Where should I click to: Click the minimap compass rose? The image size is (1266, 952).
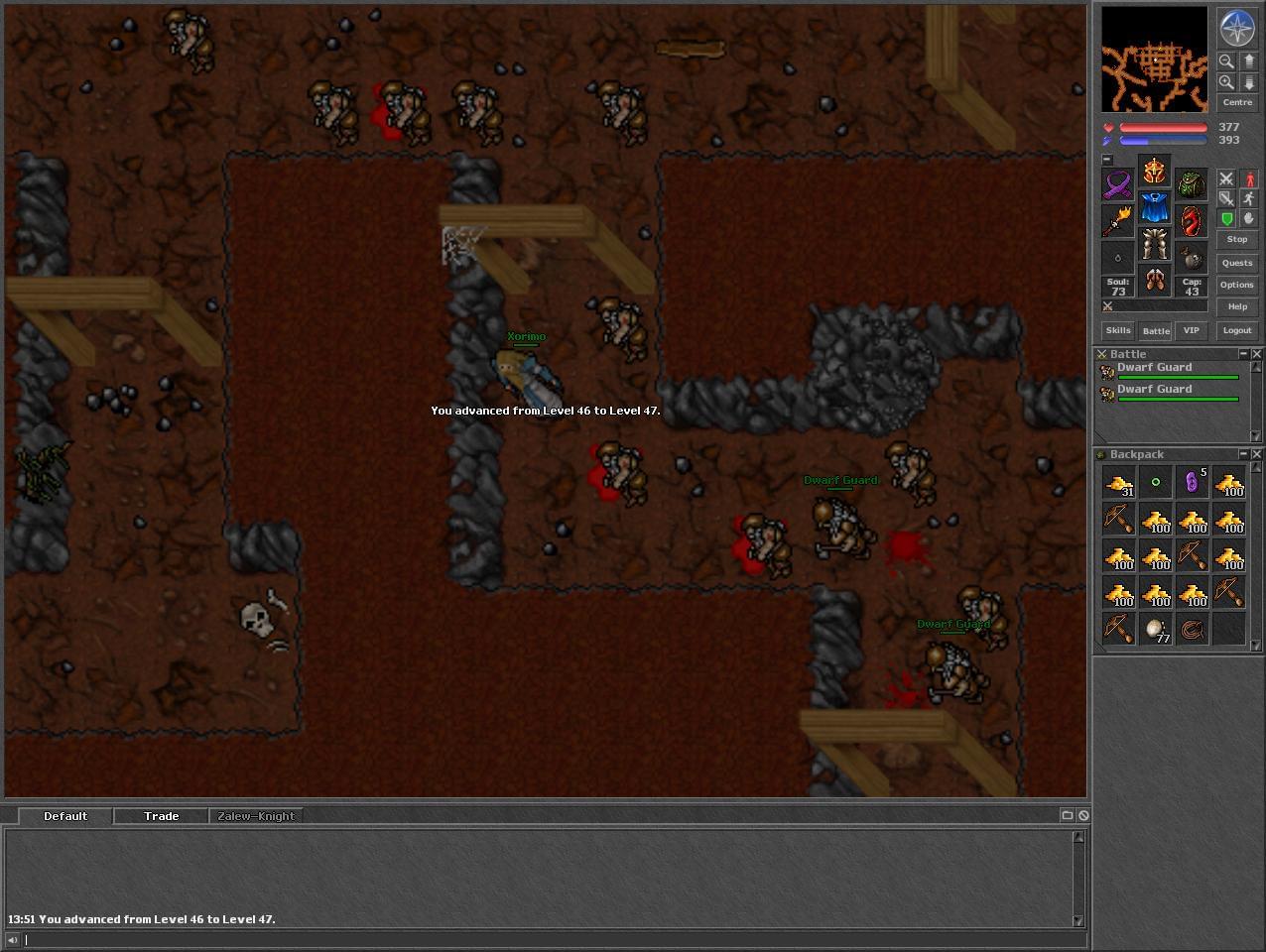tap(1236, 28)
